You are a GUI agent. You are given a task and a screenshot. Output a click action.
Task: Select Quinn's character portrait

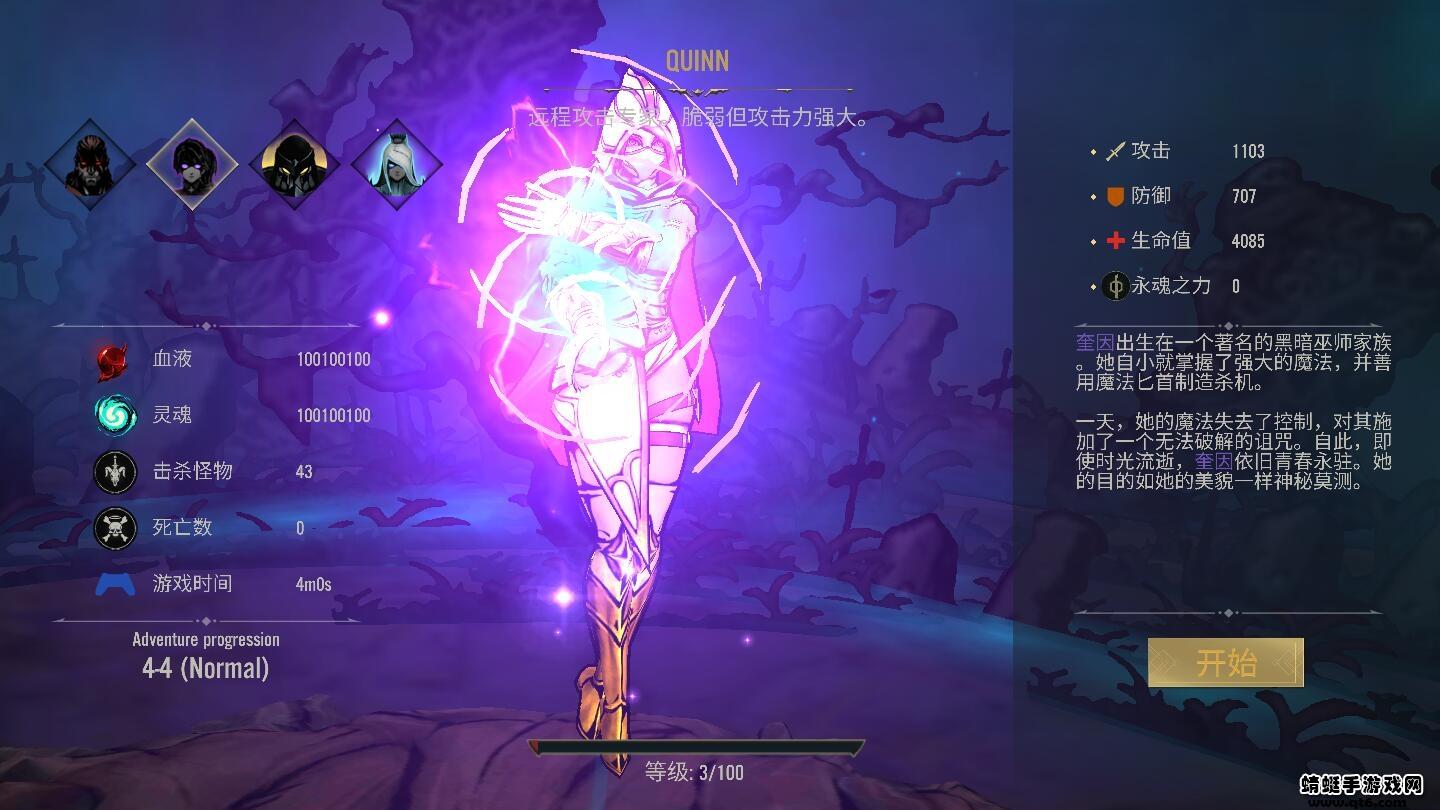(x=191, y=161)
